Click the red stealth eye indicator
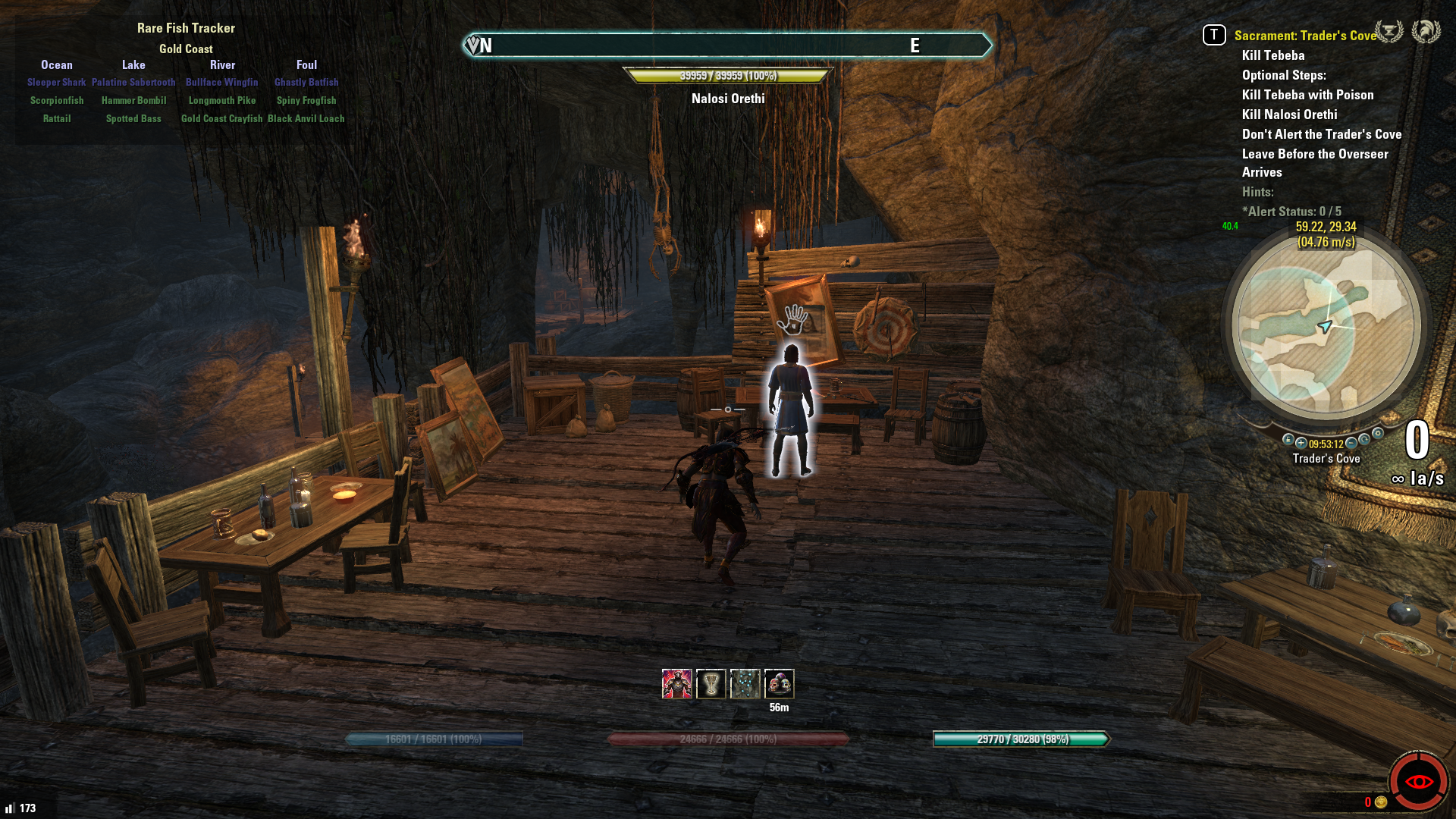 tap(1418, 781)
